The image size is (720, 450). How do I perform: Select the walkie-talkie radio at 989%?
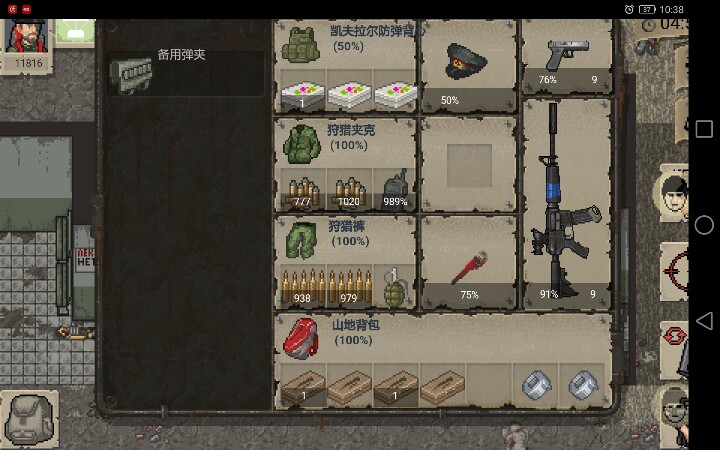click(395, 189)
